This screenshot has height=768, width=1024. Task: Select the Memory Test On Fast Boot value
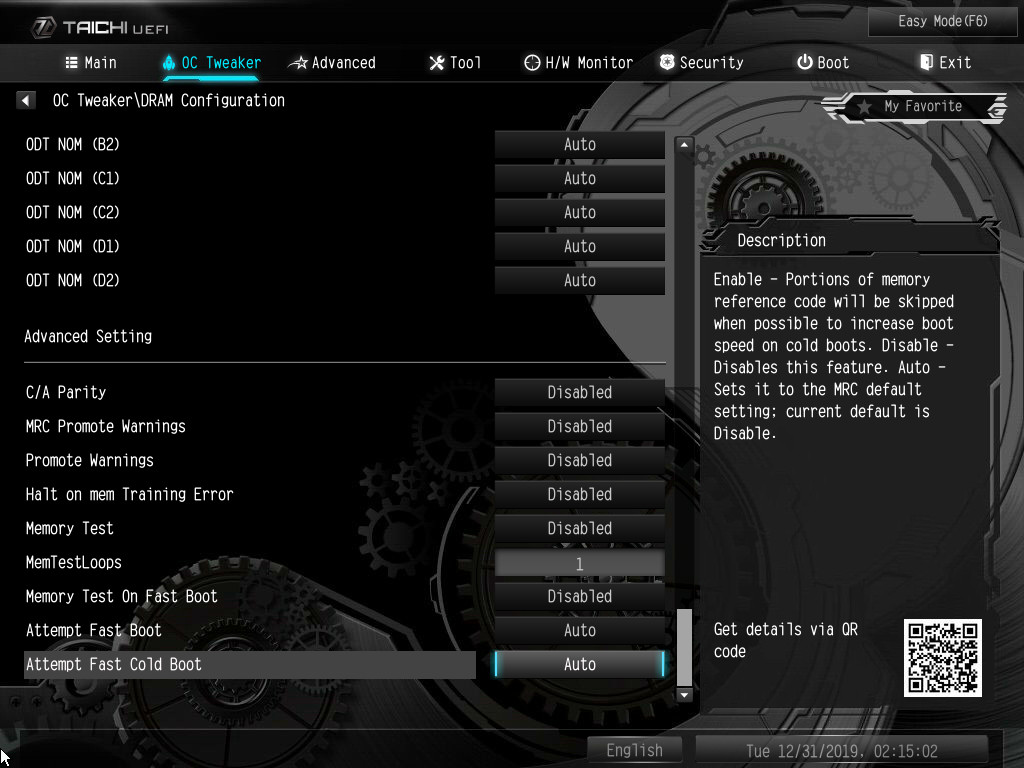tap(579, 596)
